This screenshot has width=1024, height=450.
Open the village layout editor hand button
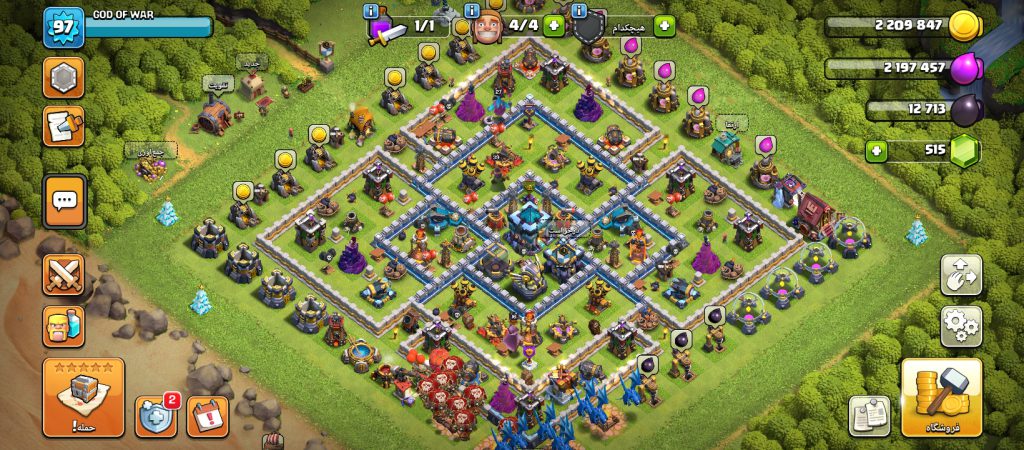coord(961,274)
